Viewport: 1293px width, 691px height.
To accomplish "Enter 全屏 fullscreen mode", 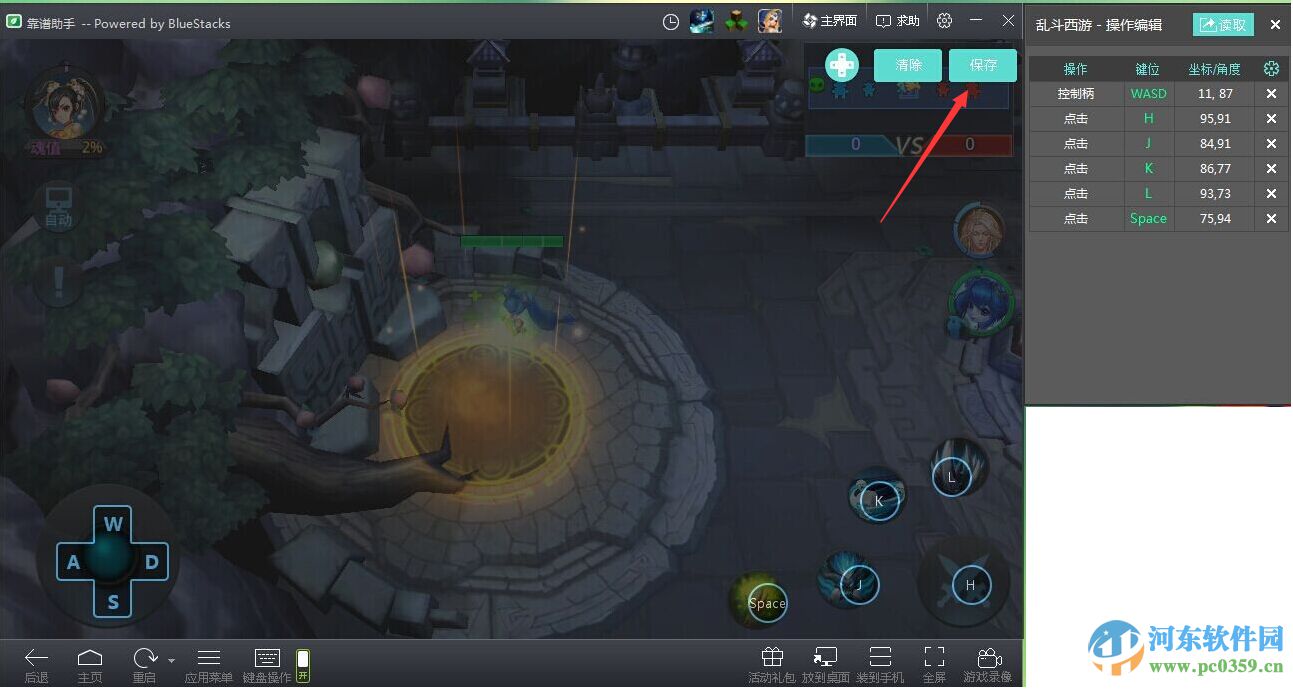I will (x=934, y=664).
